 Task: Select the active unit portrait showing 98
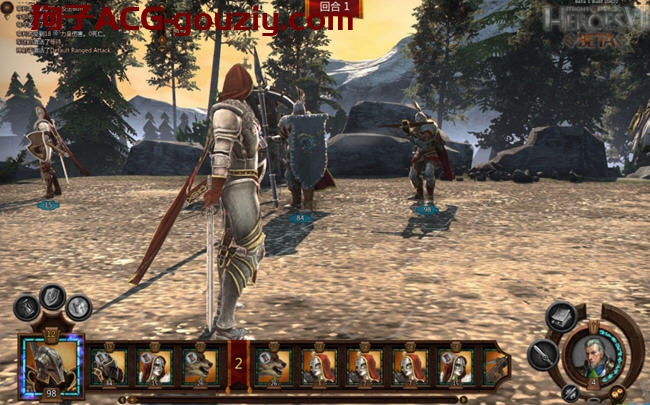[x=49, y=366]
